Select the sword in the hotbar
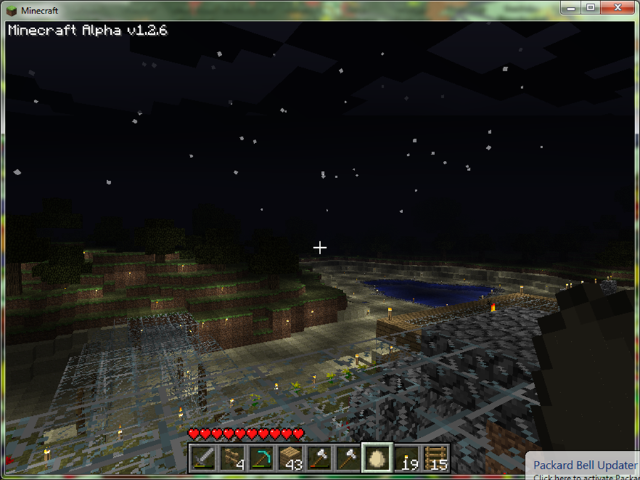Viewport: 640px width, 480px height. click(x=204, y=458)
